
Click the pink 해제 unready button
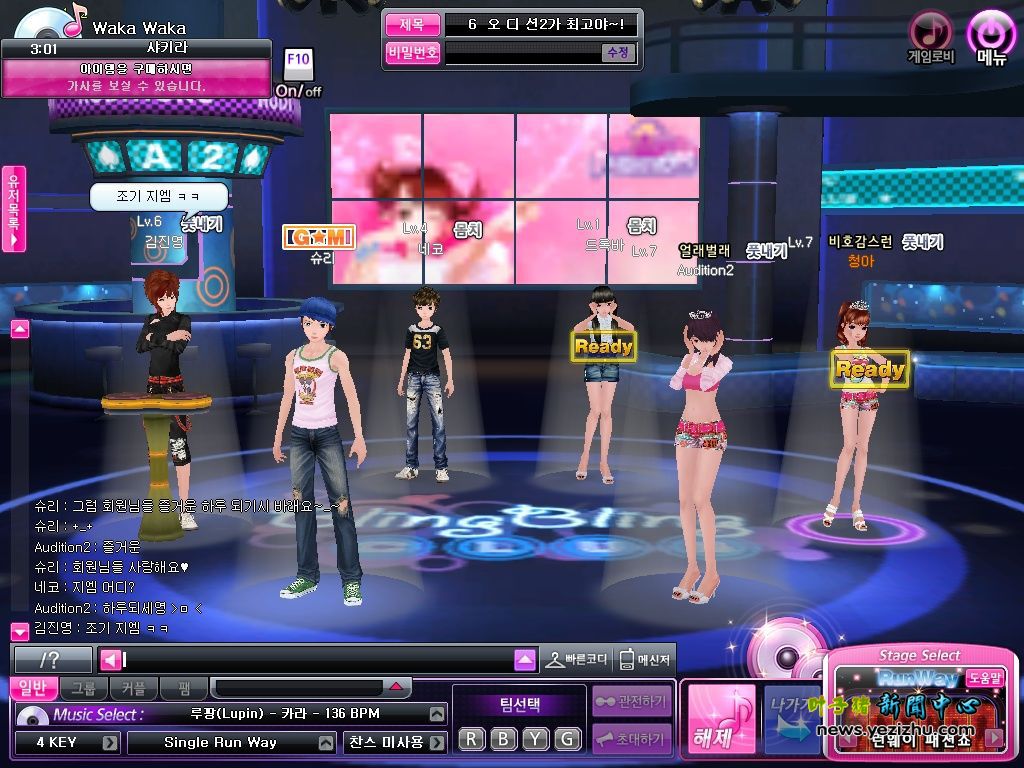pyautogui.click(x=720, y=718)
